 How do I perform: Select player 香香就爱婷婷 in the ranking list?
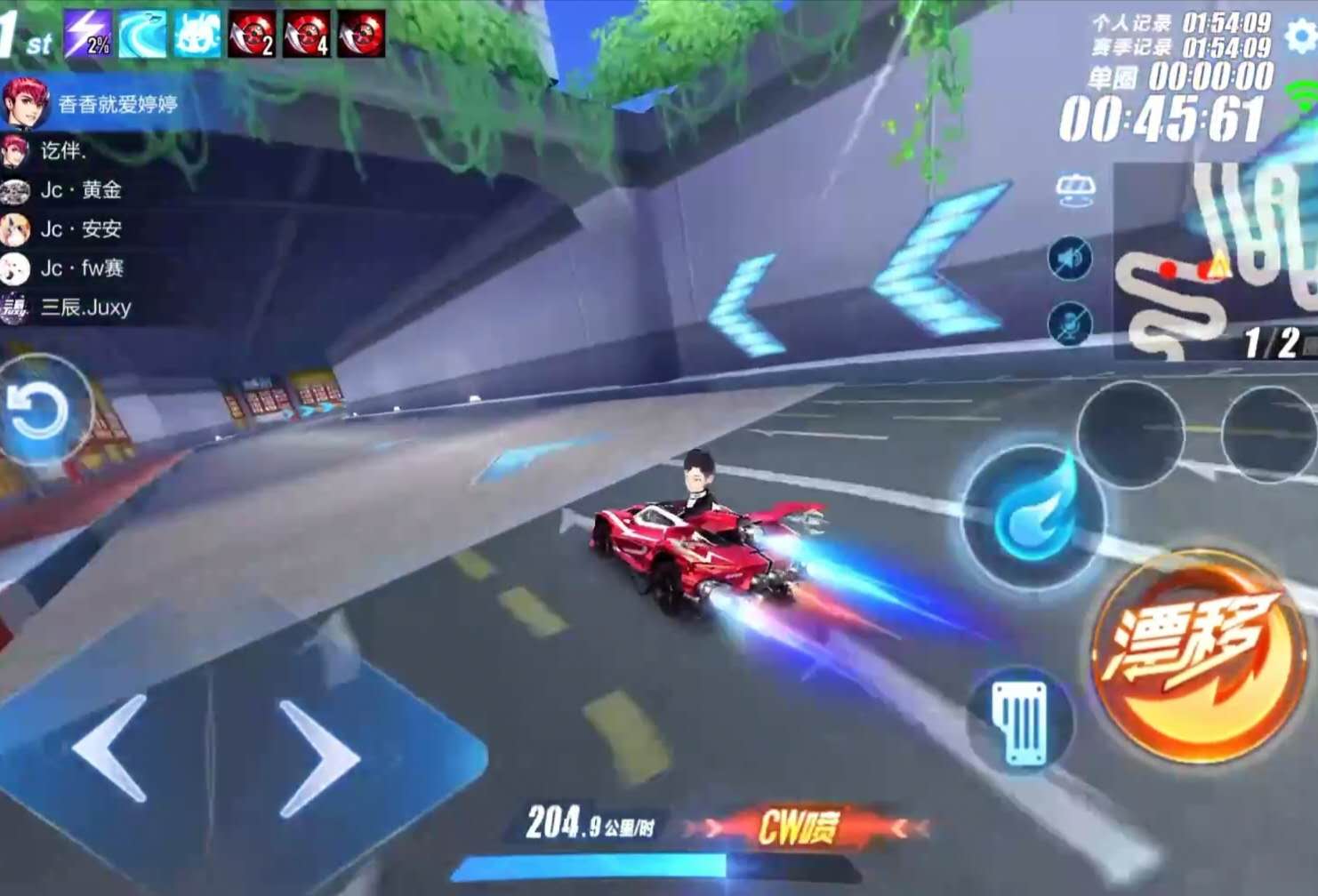point(117,105)
